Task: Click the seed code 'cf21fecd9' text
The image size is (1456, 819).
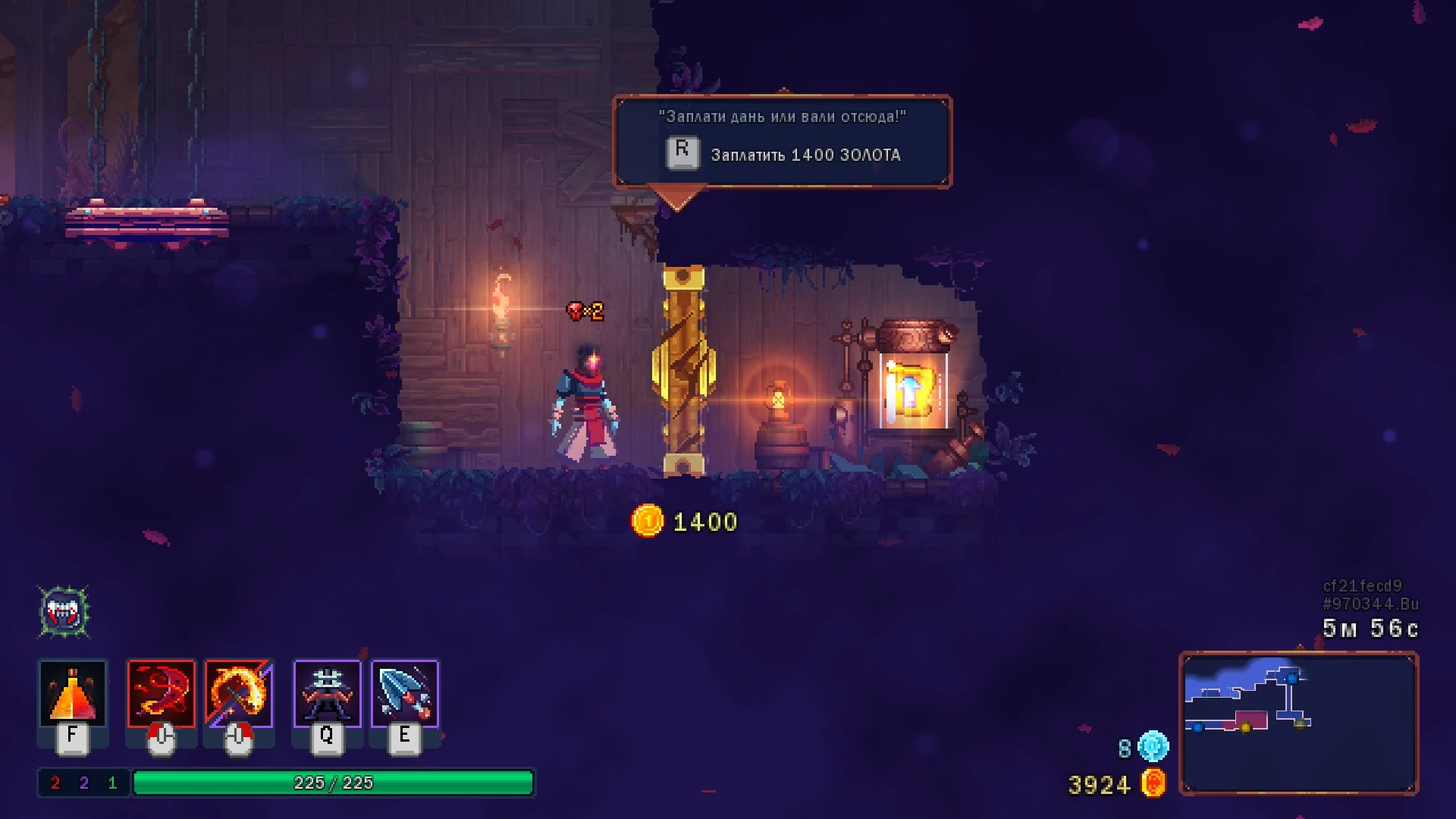Action: (x=1370, y=584)
